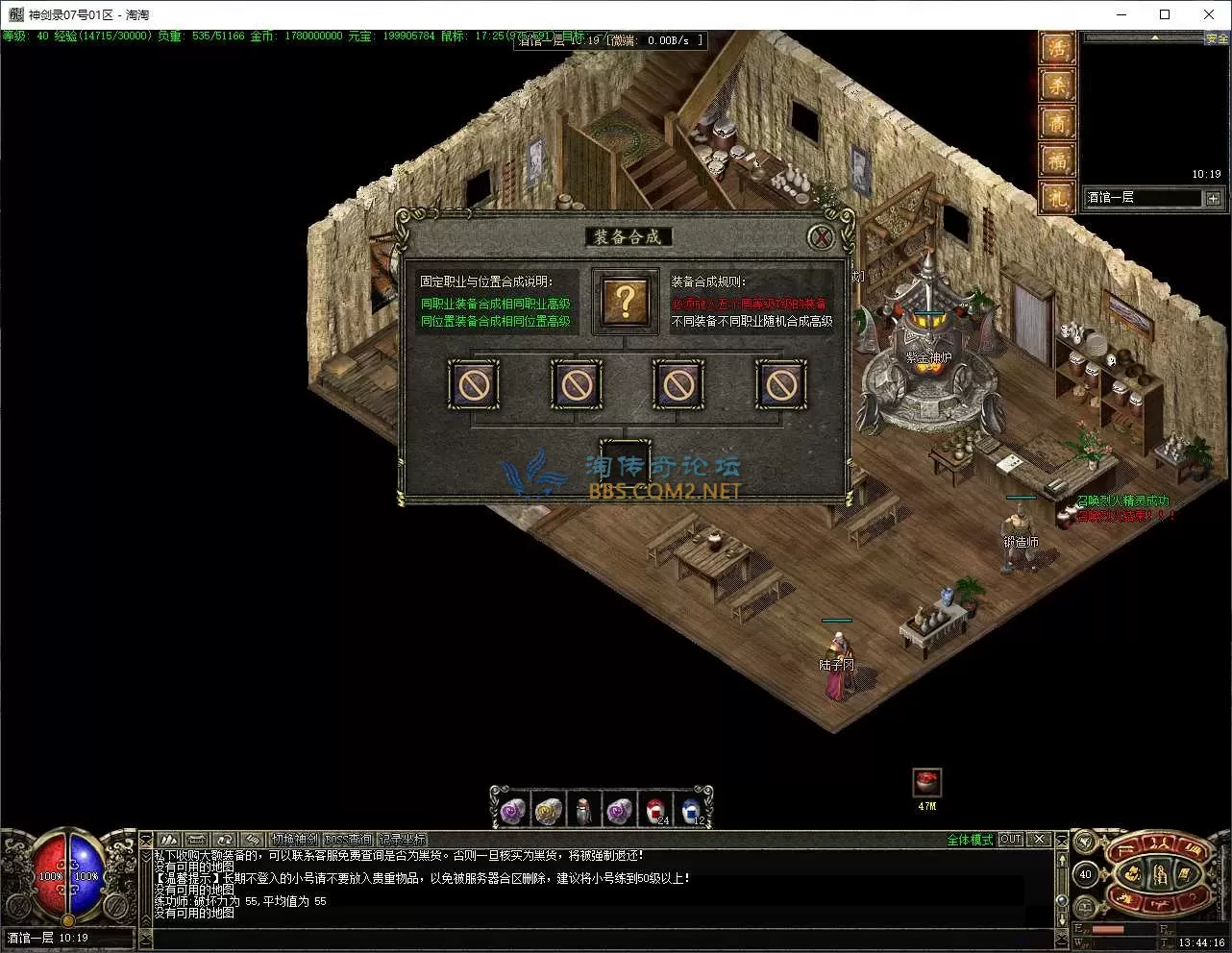Use the blue potion with count 12
Image resolution: width=1232 pixels, height=953 pixels.
pyautogui.click(x=690, y=811)
